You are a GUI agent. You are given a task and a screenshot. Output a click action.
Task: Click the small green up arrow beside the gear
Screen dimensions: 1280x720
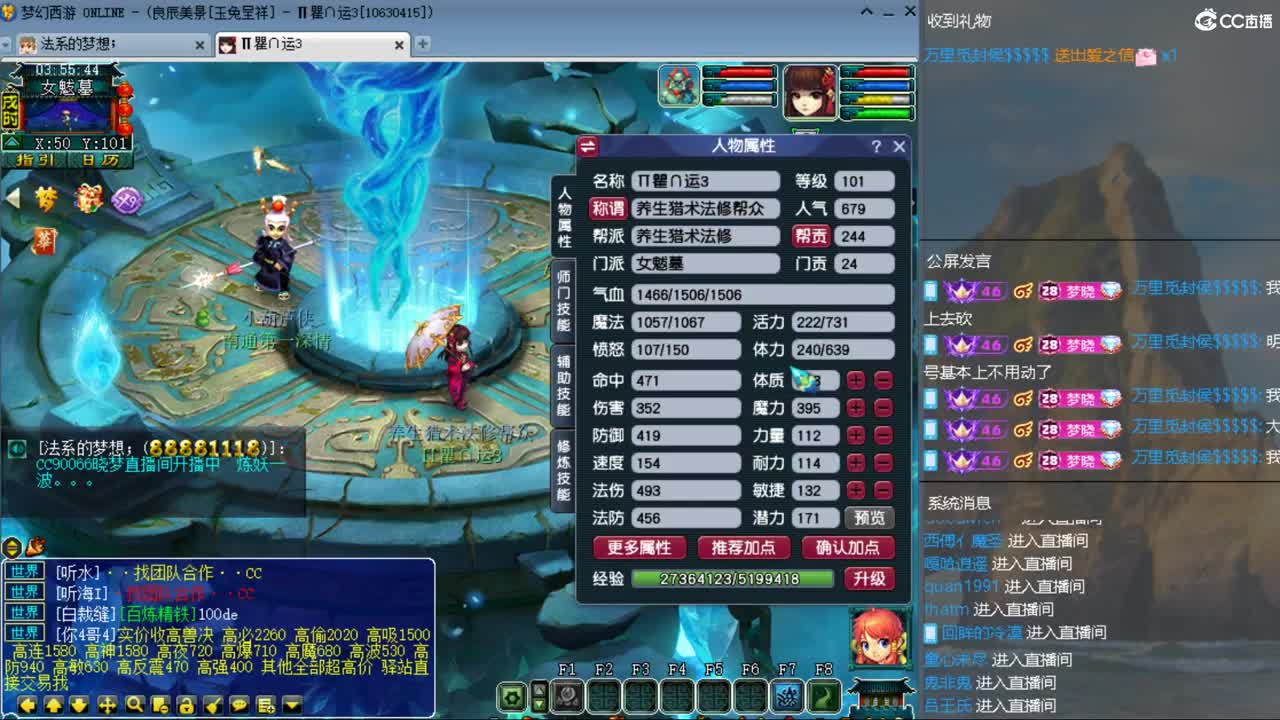[x=538, y=692]
